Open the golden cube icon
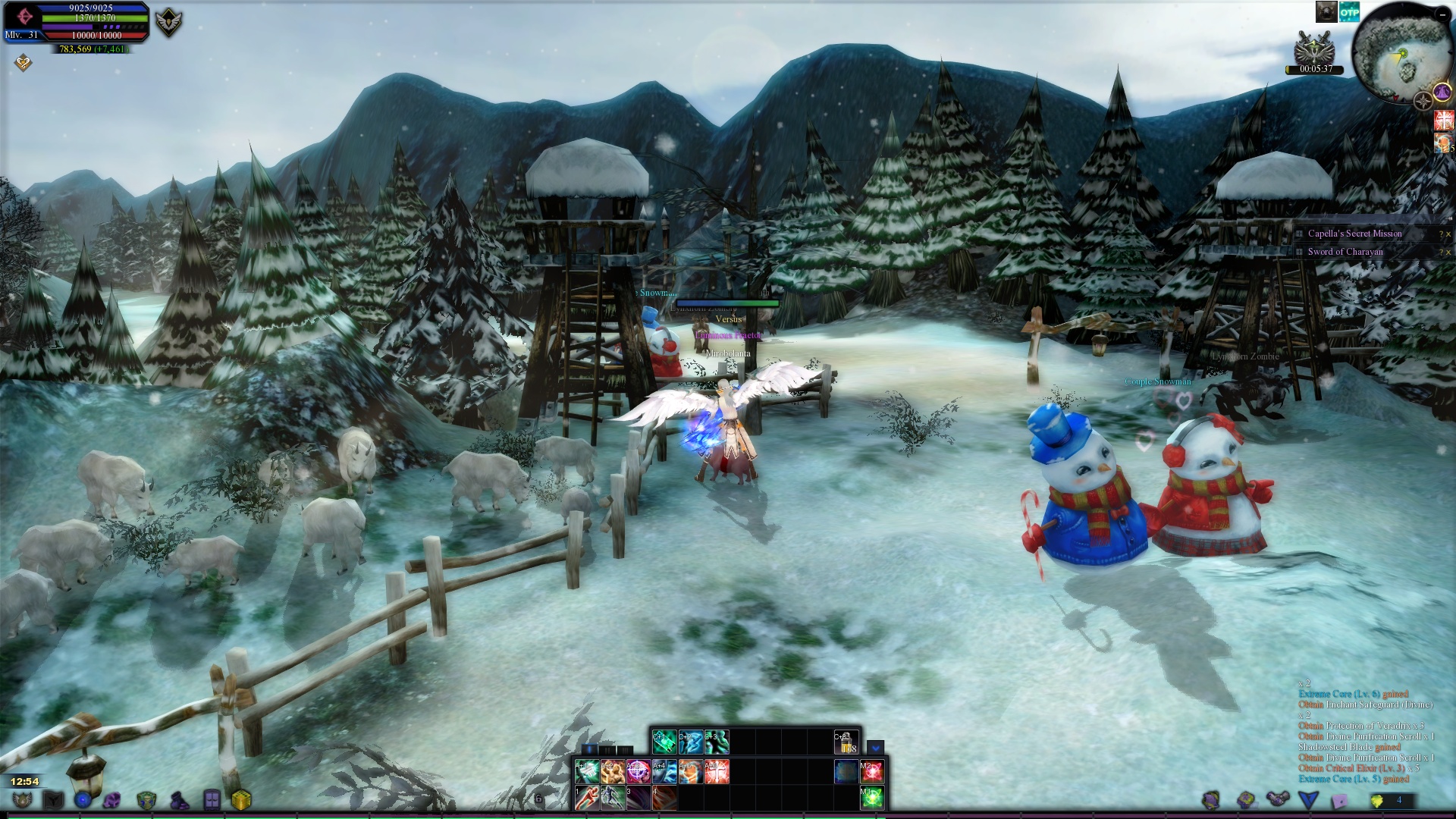Image resolution: width=1456 pixels, height=819 pixels. (x=241, y=800)
